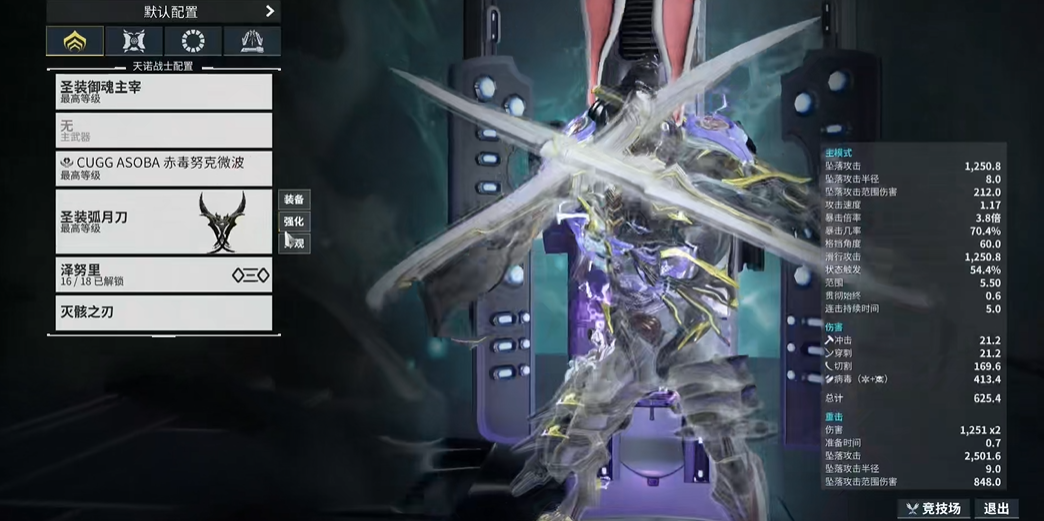This screenshot has width=1044, height=521.
Task: Open the 默认配置 loadout selector
Action: coord(164,12)
